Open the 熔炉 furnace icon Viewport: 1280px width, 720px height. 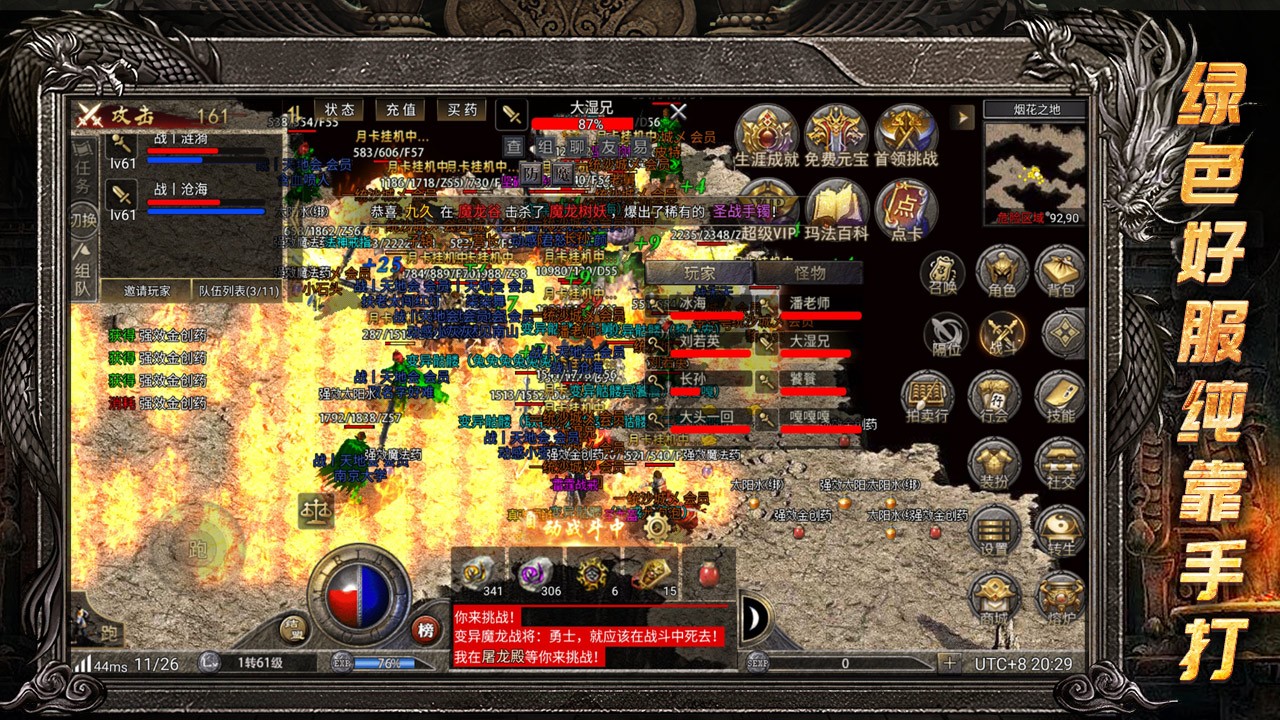pyautogui.click(x=1060, y=594)
